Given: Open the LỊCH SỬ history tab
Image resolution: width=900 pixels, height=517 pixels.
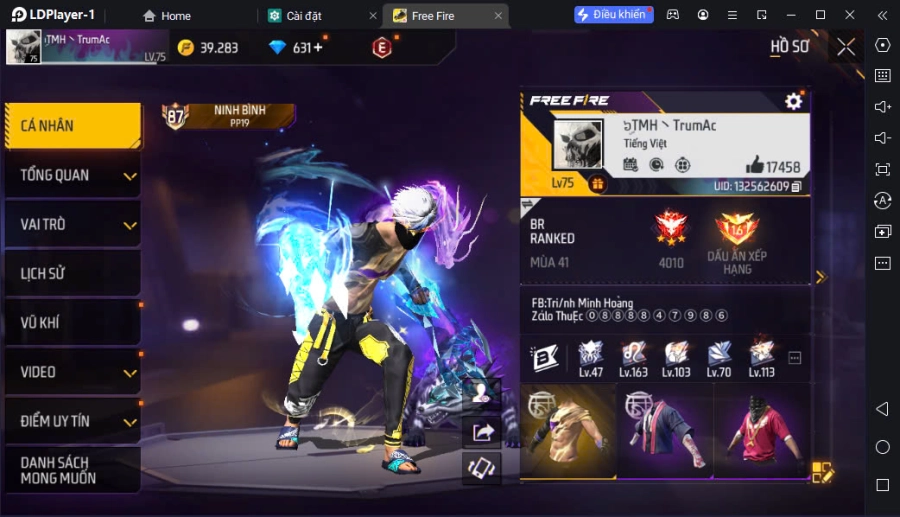Looking at the screenshot, I should [70, 273].
